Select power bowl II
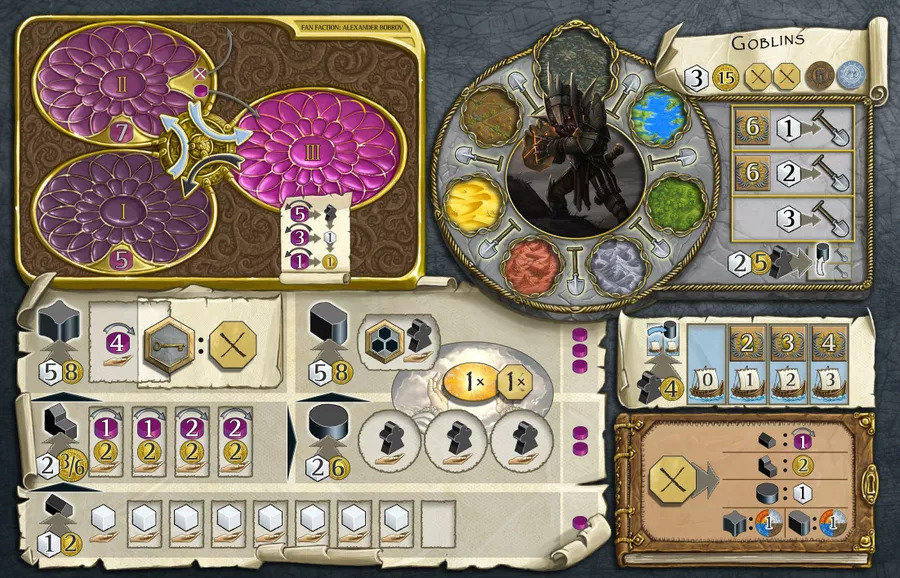This screenshot has height=578, width=900. pyautogui.click(x=119, y=85)
